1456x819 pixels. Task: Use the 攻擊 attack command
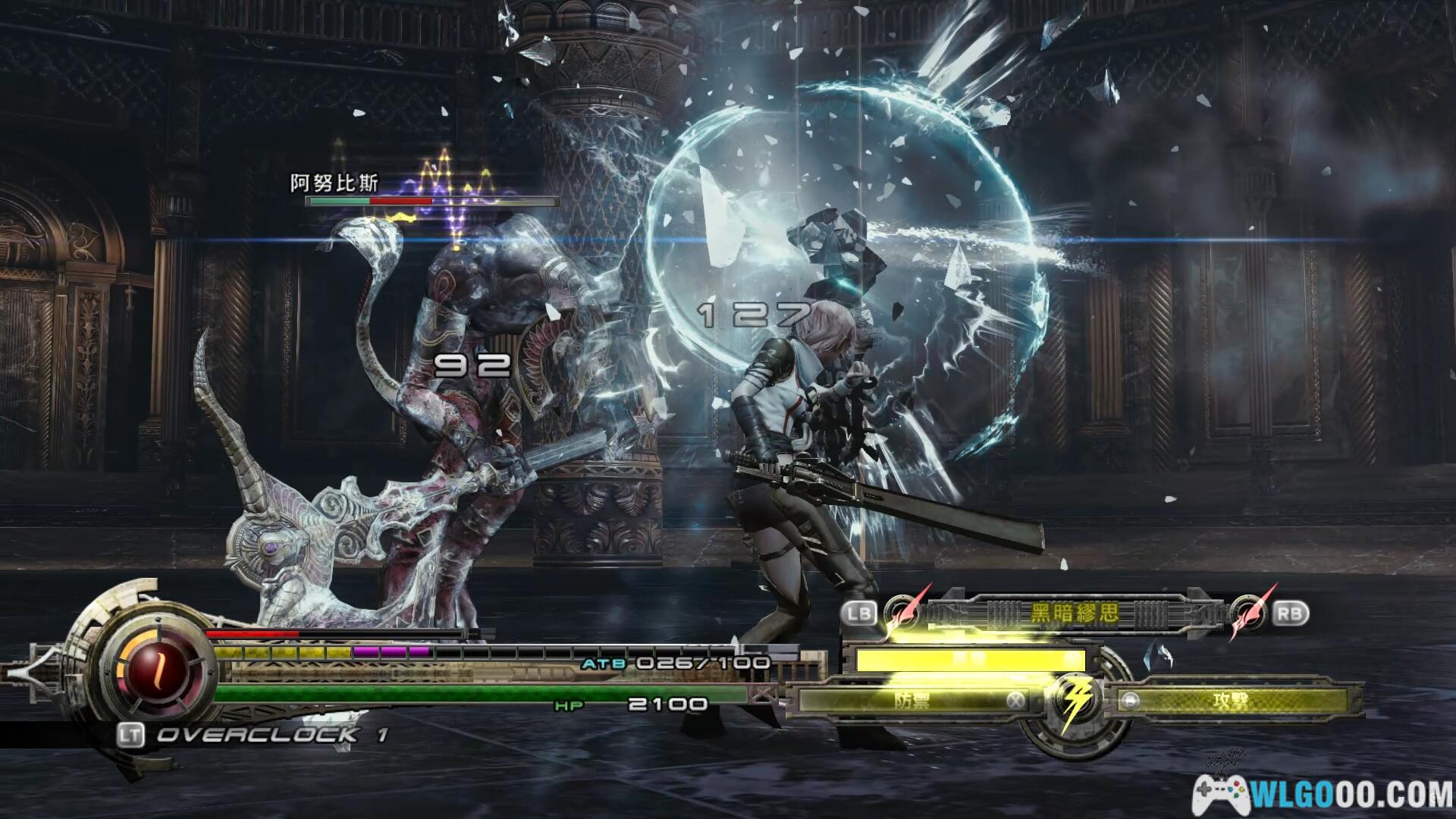[x=1230, y=700]
